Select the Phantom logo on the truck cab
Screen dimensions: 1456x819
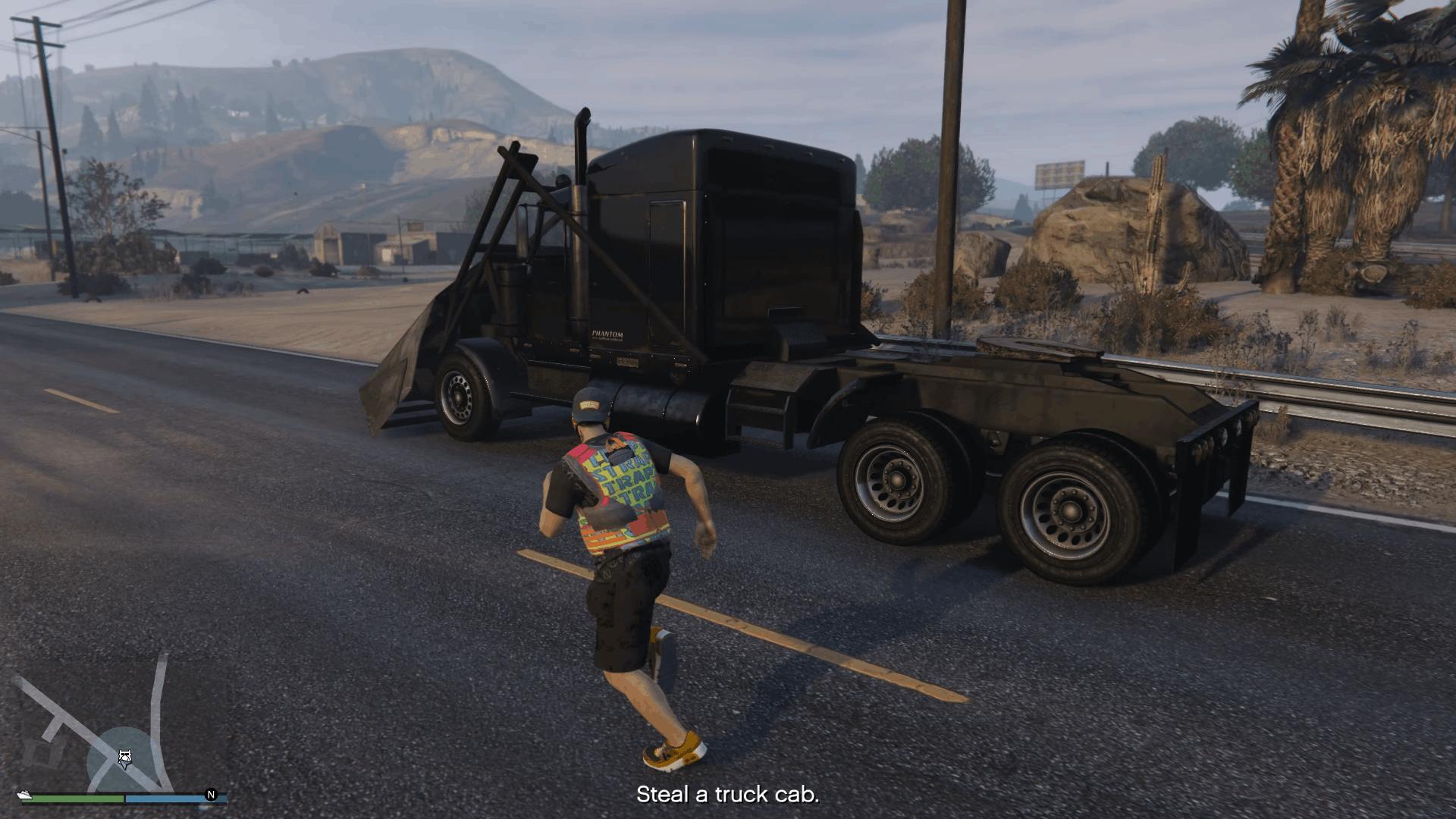tap(607, 334)
